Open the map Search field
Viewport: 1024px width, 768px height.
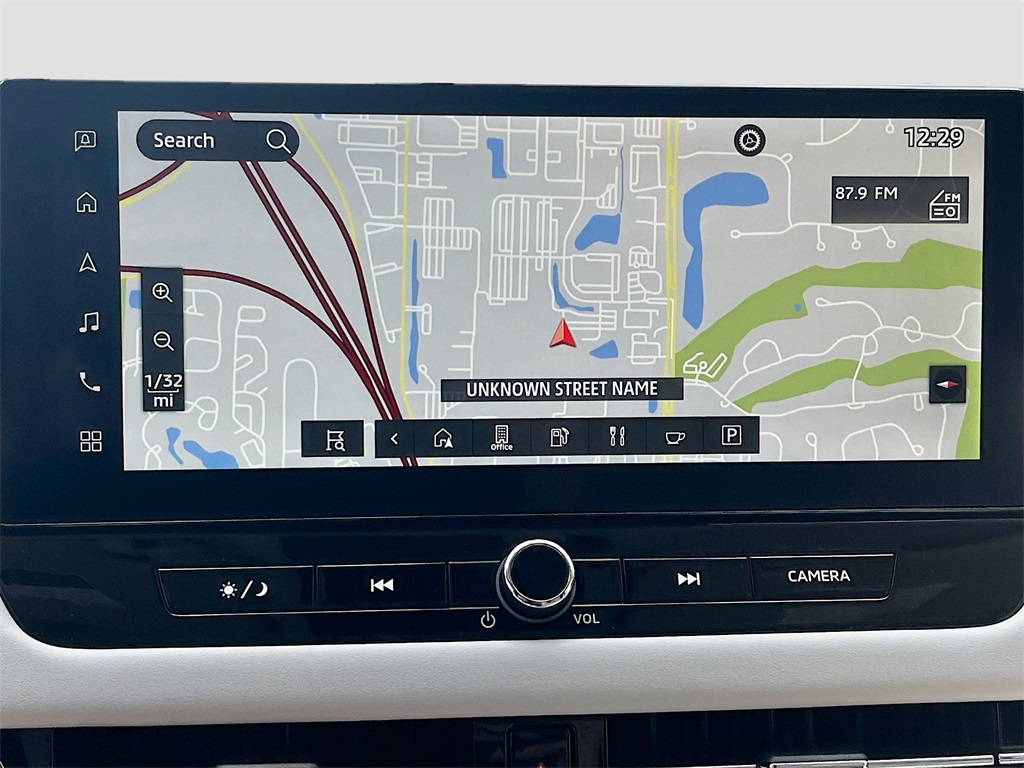(x=217, y=141)
